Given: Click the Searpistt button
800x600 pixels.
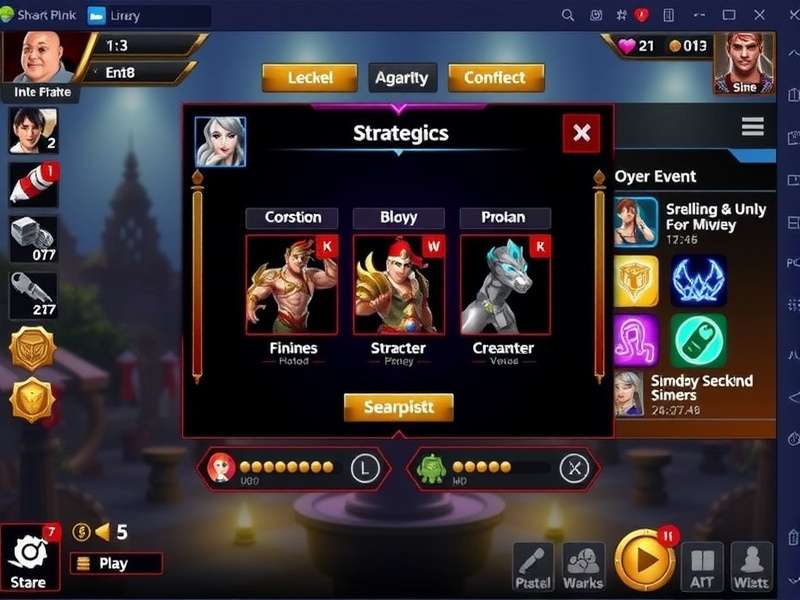Looking at the screenshot, I should click(x=398, y=407).
